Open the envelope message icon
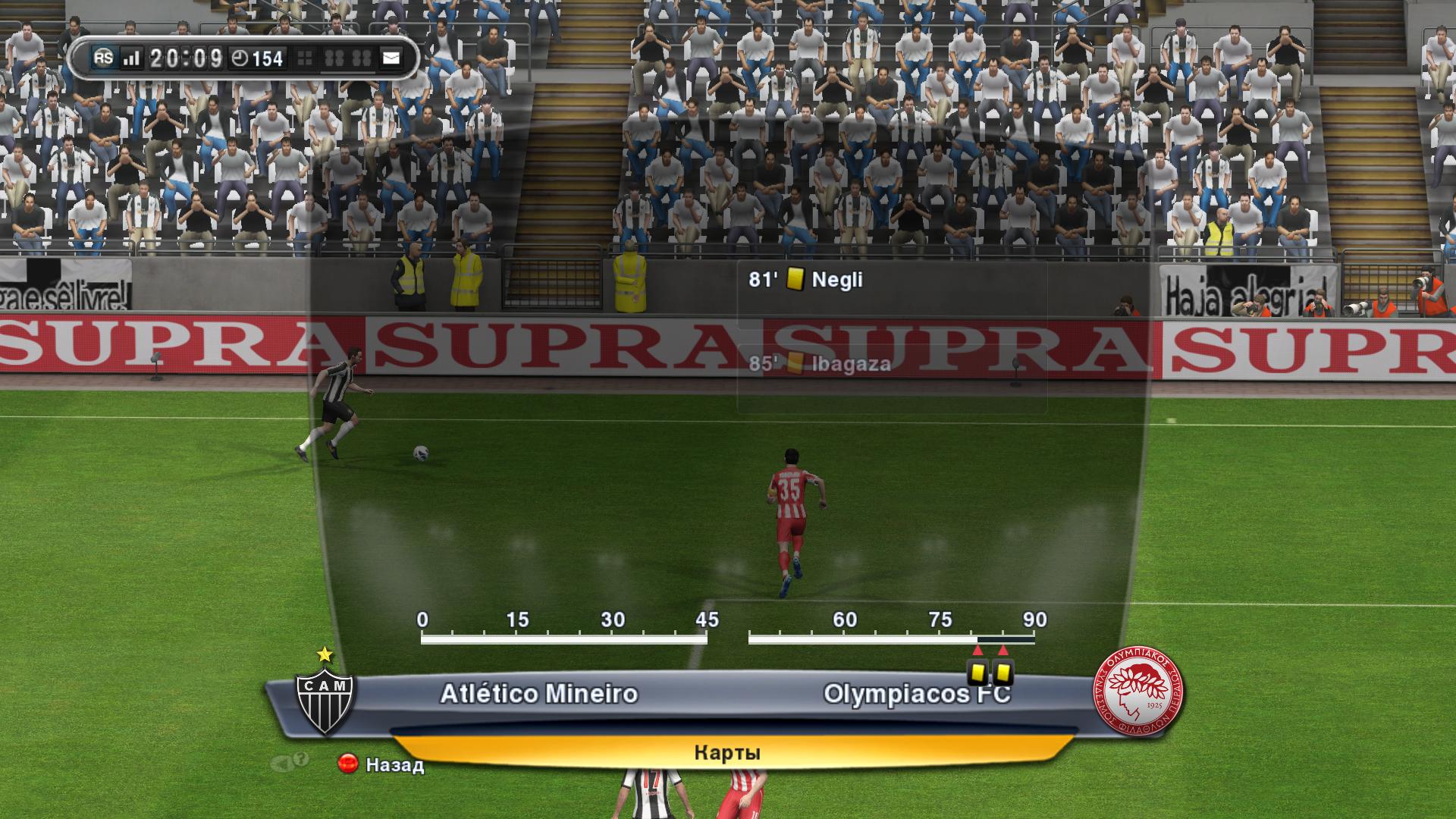This screenshot has height=819, width=1456. [x=391, y=58]
